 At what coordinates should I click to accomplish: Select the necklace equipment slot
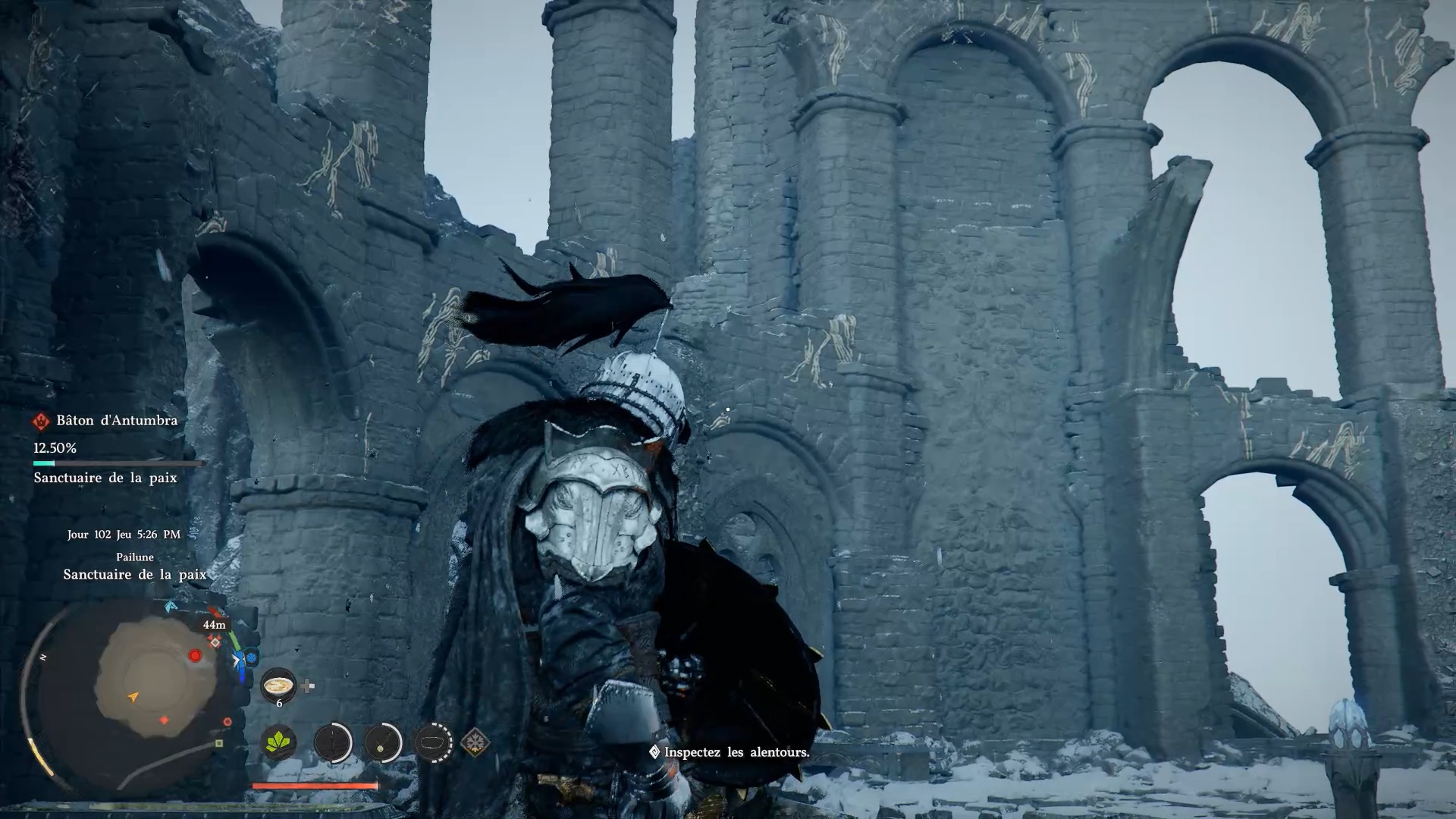point(383,742)
